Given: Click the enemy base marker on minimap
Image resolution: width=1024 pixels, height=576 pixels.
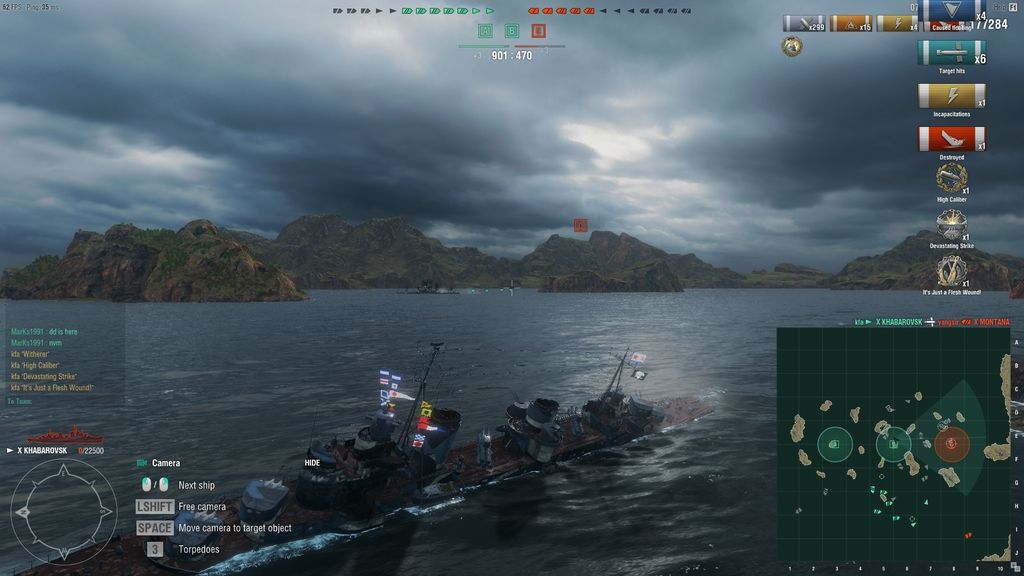Looking at the screenshot, I should click(951, 443).
